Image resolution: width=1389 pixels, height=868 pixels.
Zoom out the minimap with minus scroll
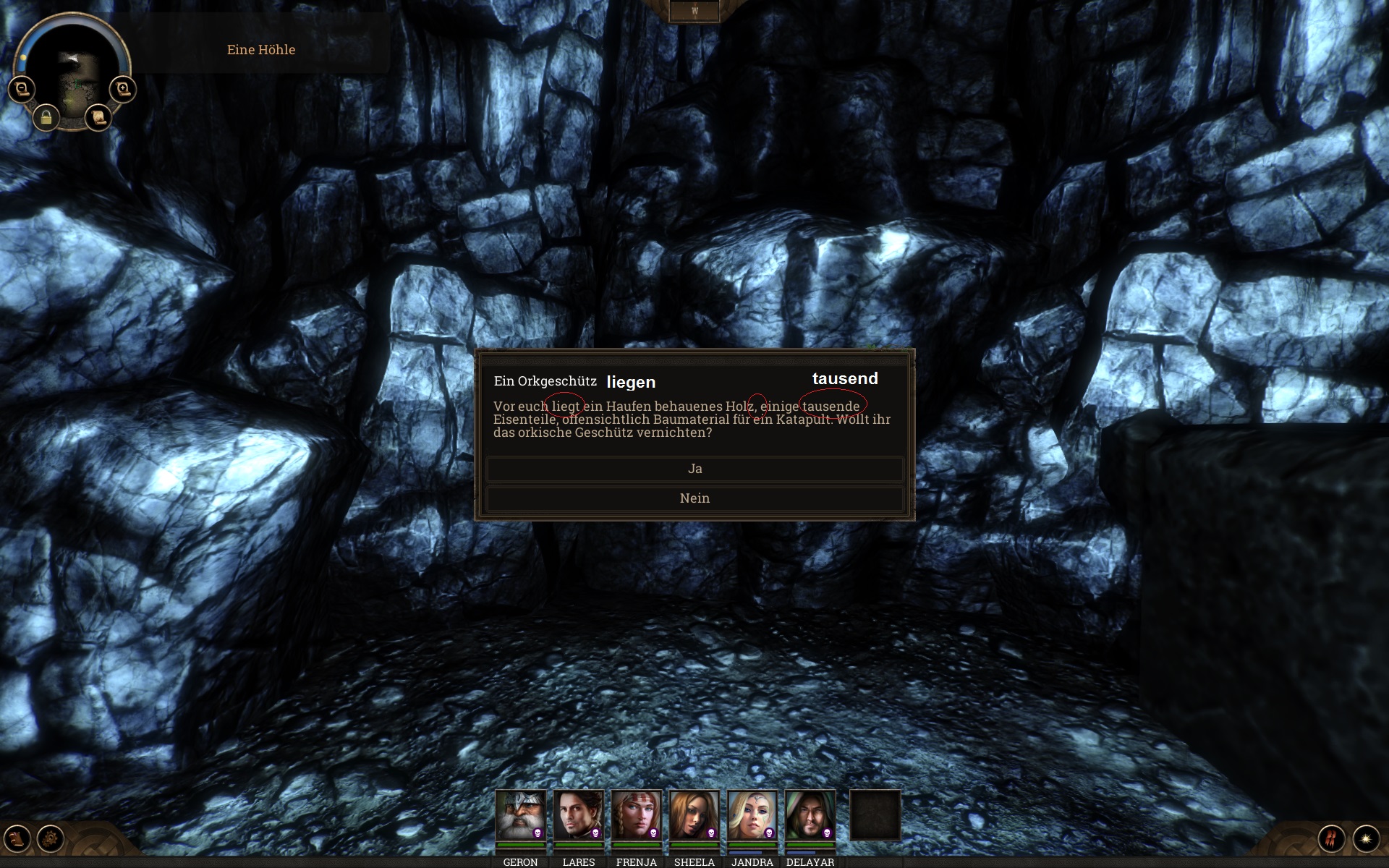[22, 89]
